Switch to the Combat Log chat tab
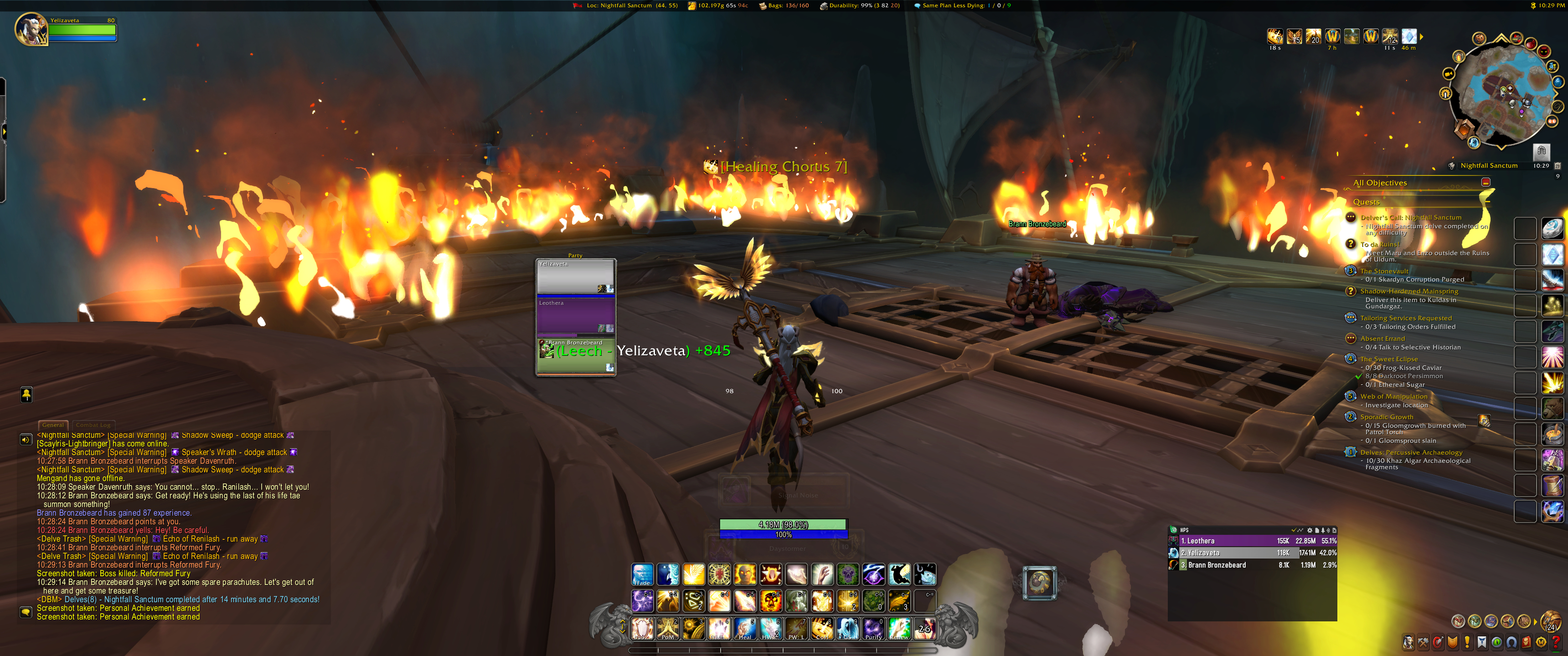The width and height of the screenshot is (1568, 656). pos(93,425)
